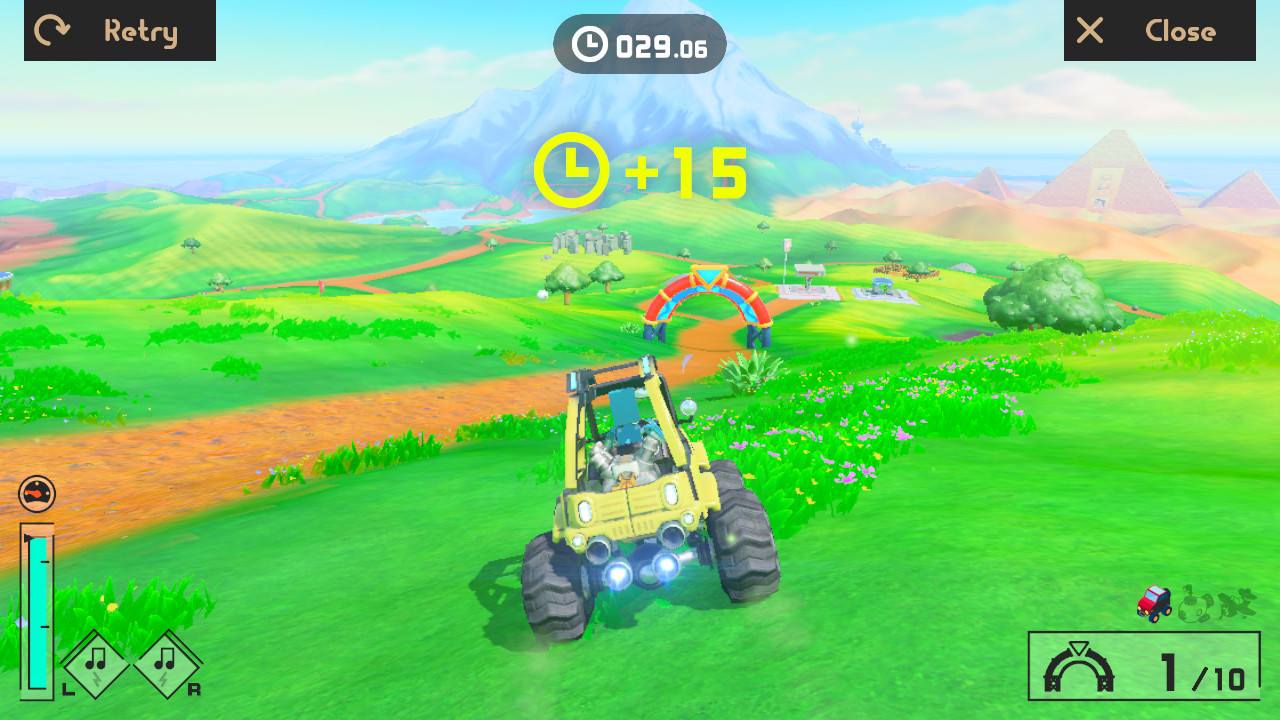Activate the right music note diamond
1280x720 pixels.
point(167,663)
